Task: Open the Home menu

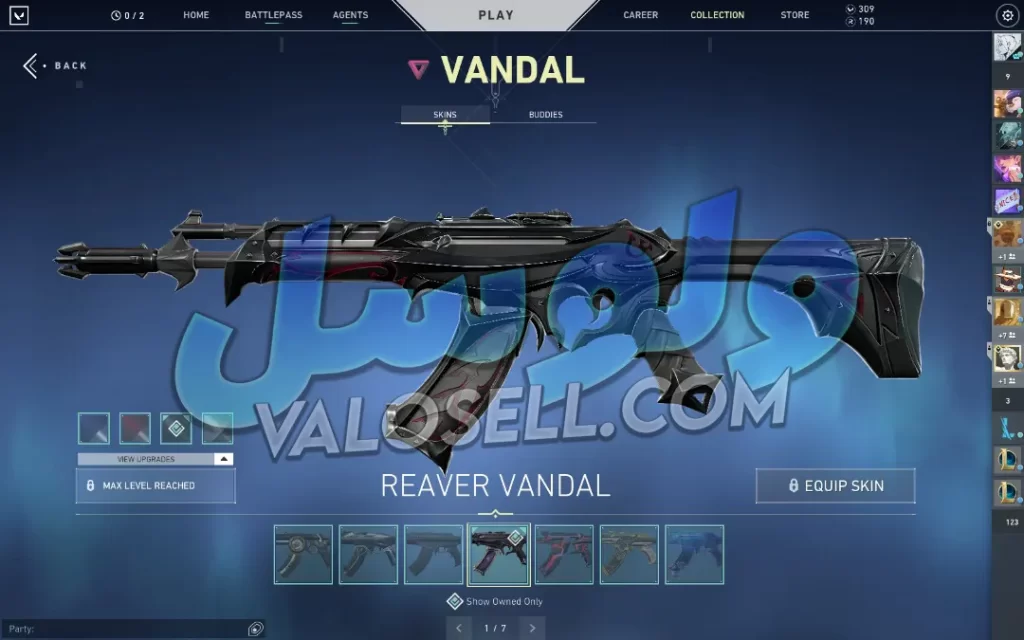Action: click(x=196, y=15)
